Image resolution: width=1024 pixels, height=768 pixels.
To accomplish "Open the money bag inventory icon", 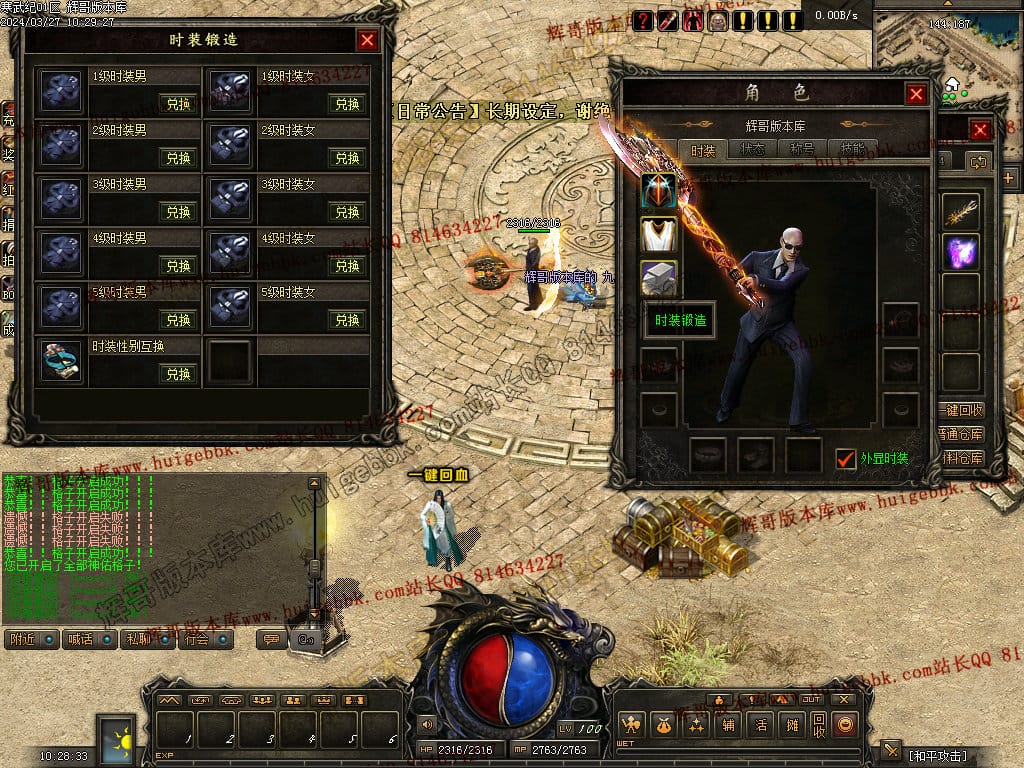I will point(662,725).
